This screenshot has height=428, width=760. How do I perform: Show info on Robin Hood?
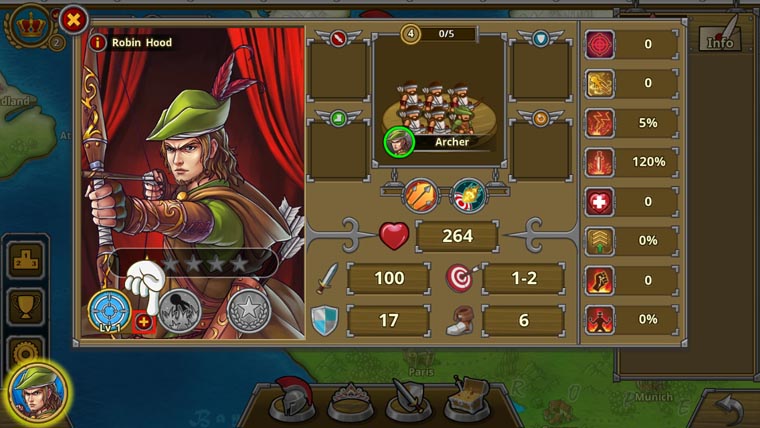tap(98, 43)
